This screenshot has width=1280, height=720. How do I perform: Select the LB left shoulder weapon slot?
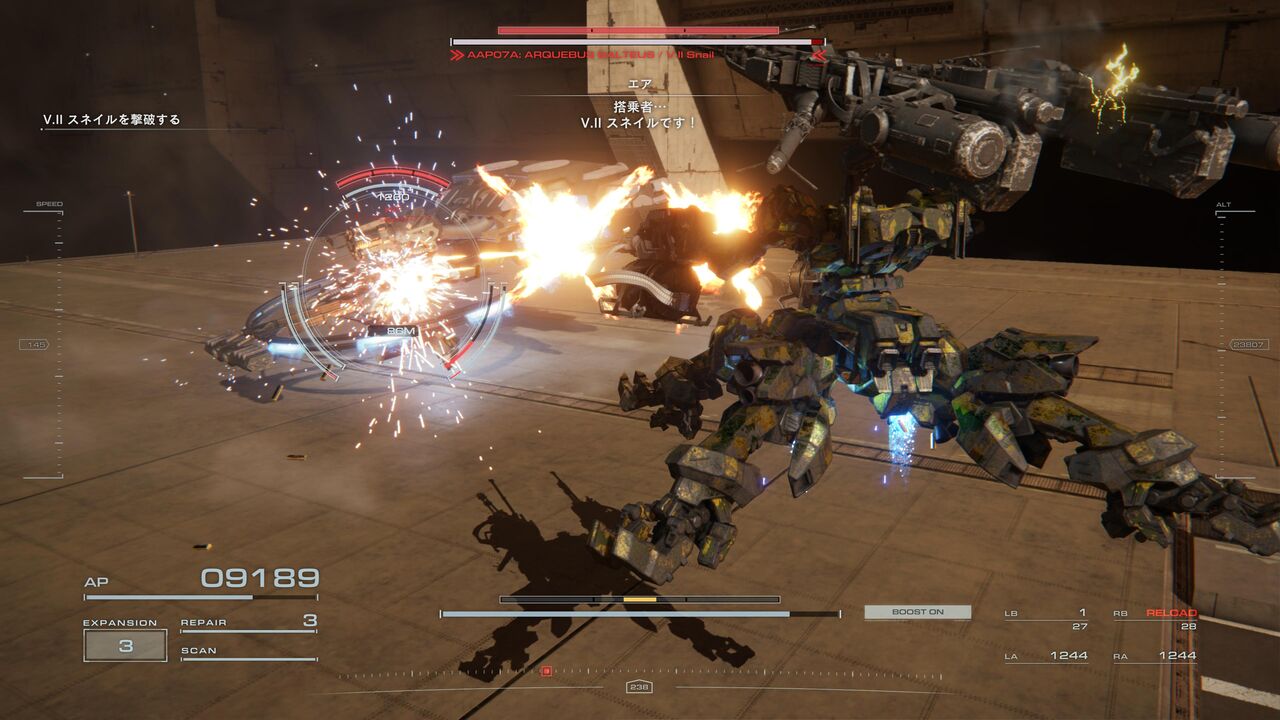click(1046, 619)
